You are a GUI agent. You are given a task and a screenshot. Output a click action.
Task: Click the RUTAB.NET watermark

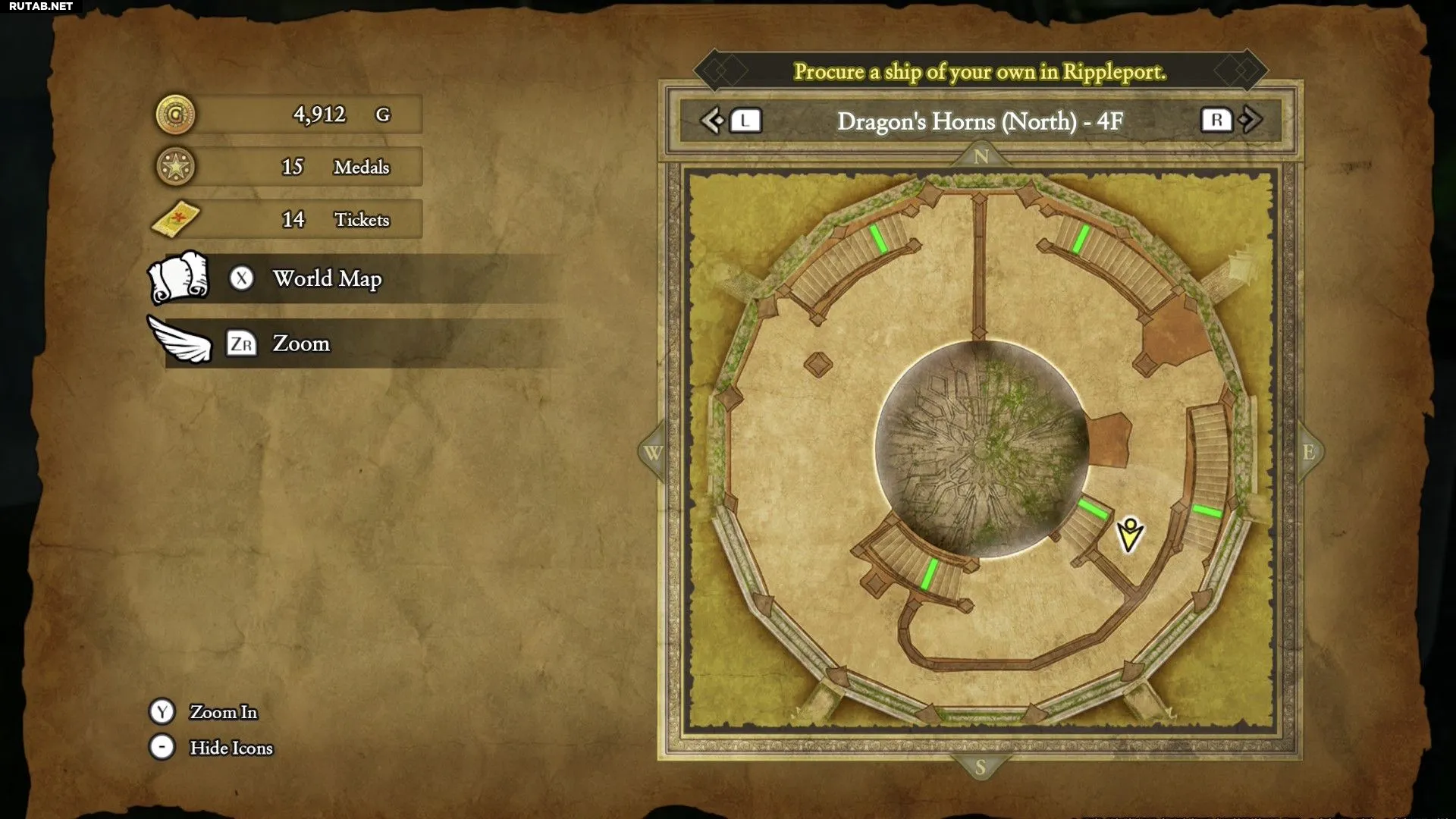pyautogui.click(x=41, y=7)
